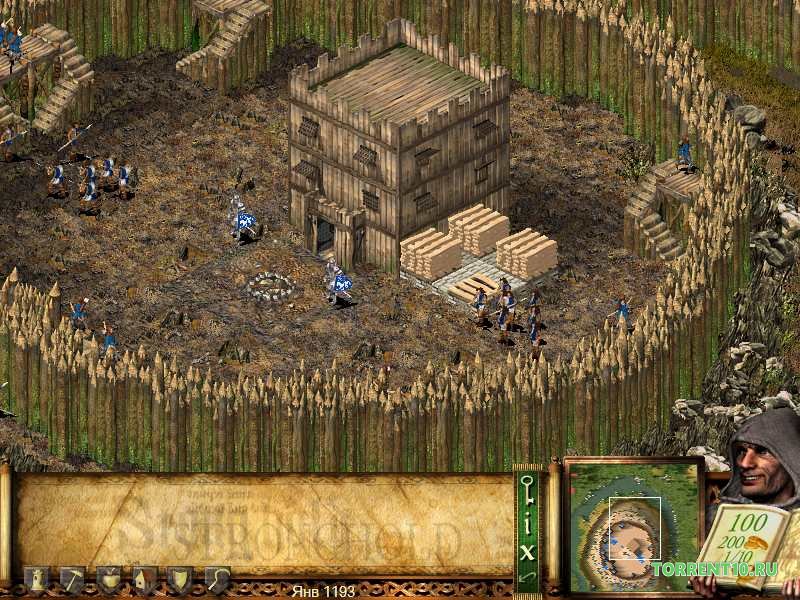The height and width of the screenshot is (600, 800).
Task: Show the town buildings category (house icon)
Action: click(145, 579)
